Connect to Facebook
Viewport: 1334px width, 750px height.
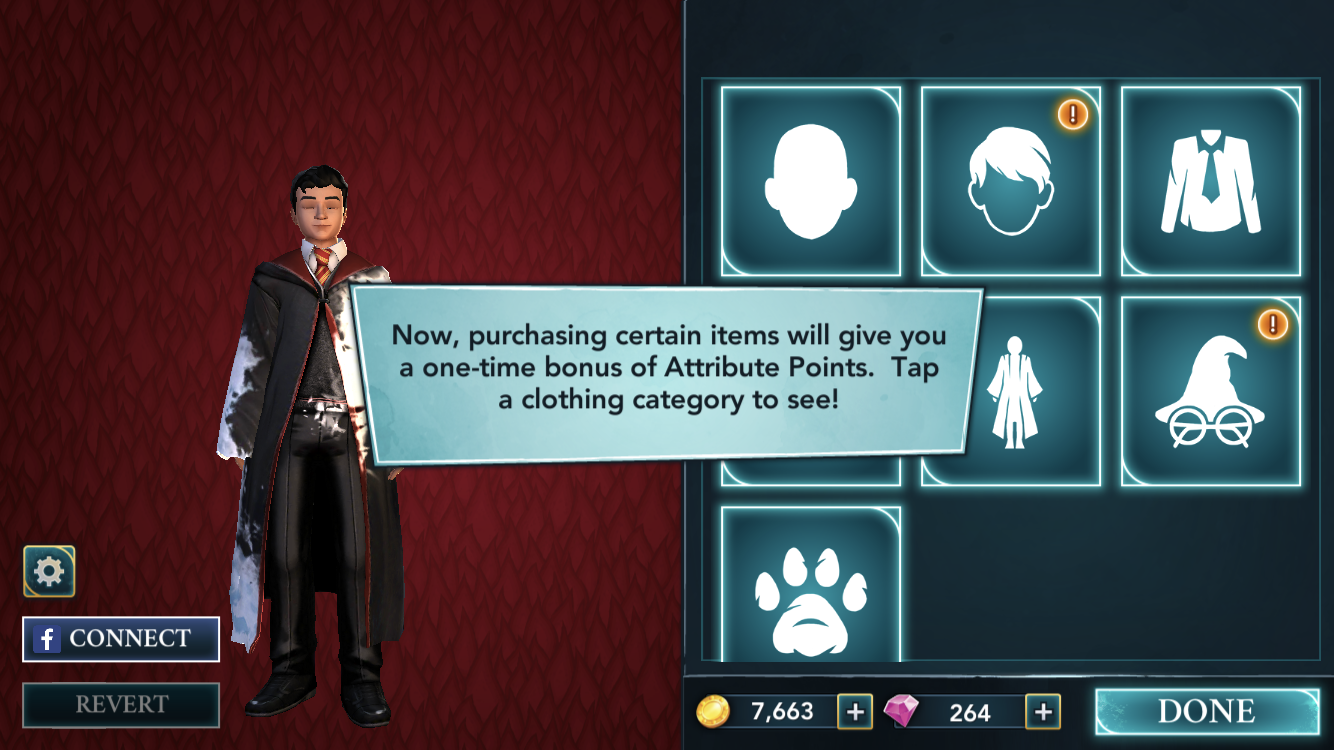click(121, 639)
